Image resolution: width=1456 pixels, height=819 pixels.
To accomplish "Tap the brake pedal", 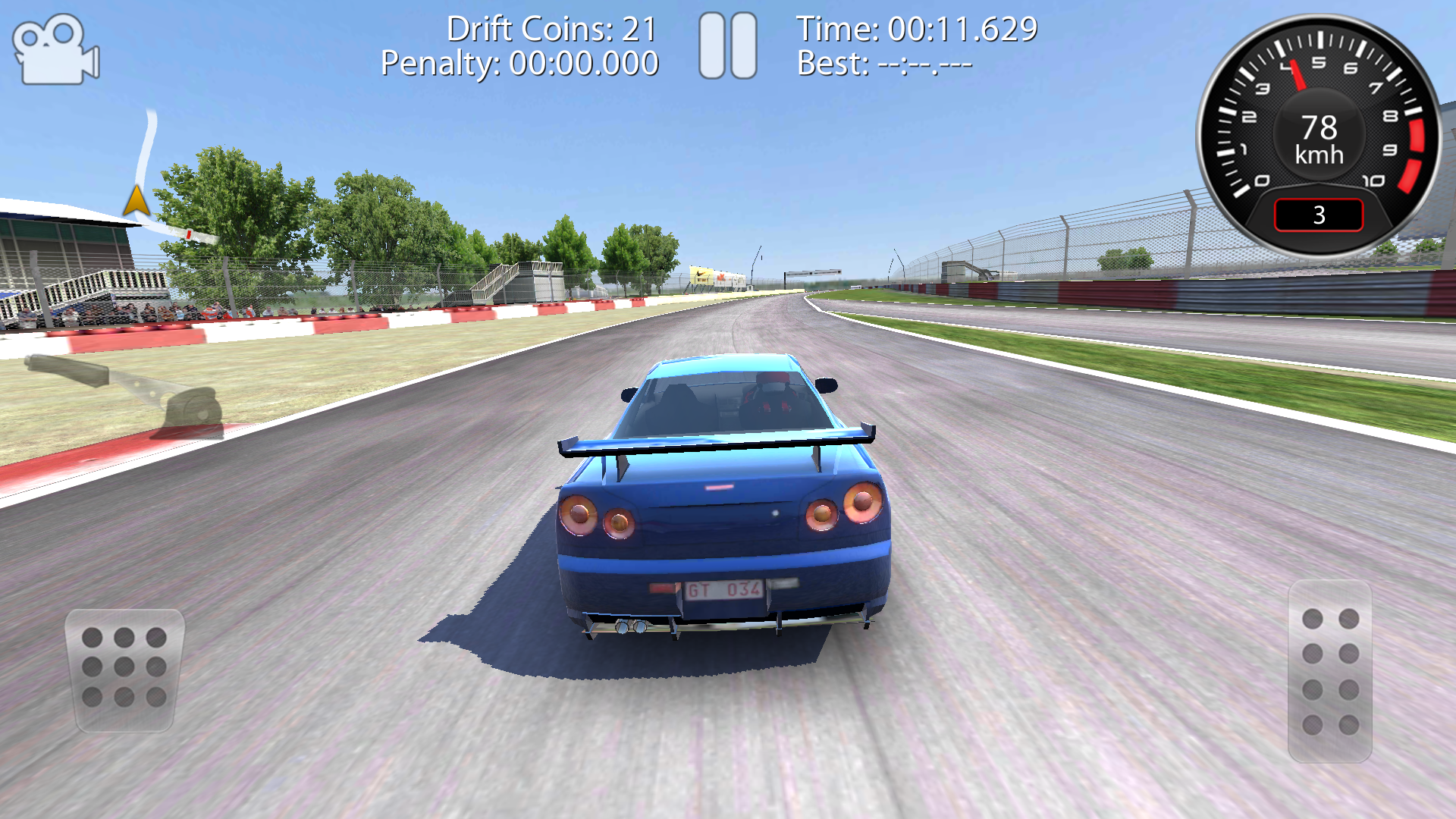I will 125,669.
